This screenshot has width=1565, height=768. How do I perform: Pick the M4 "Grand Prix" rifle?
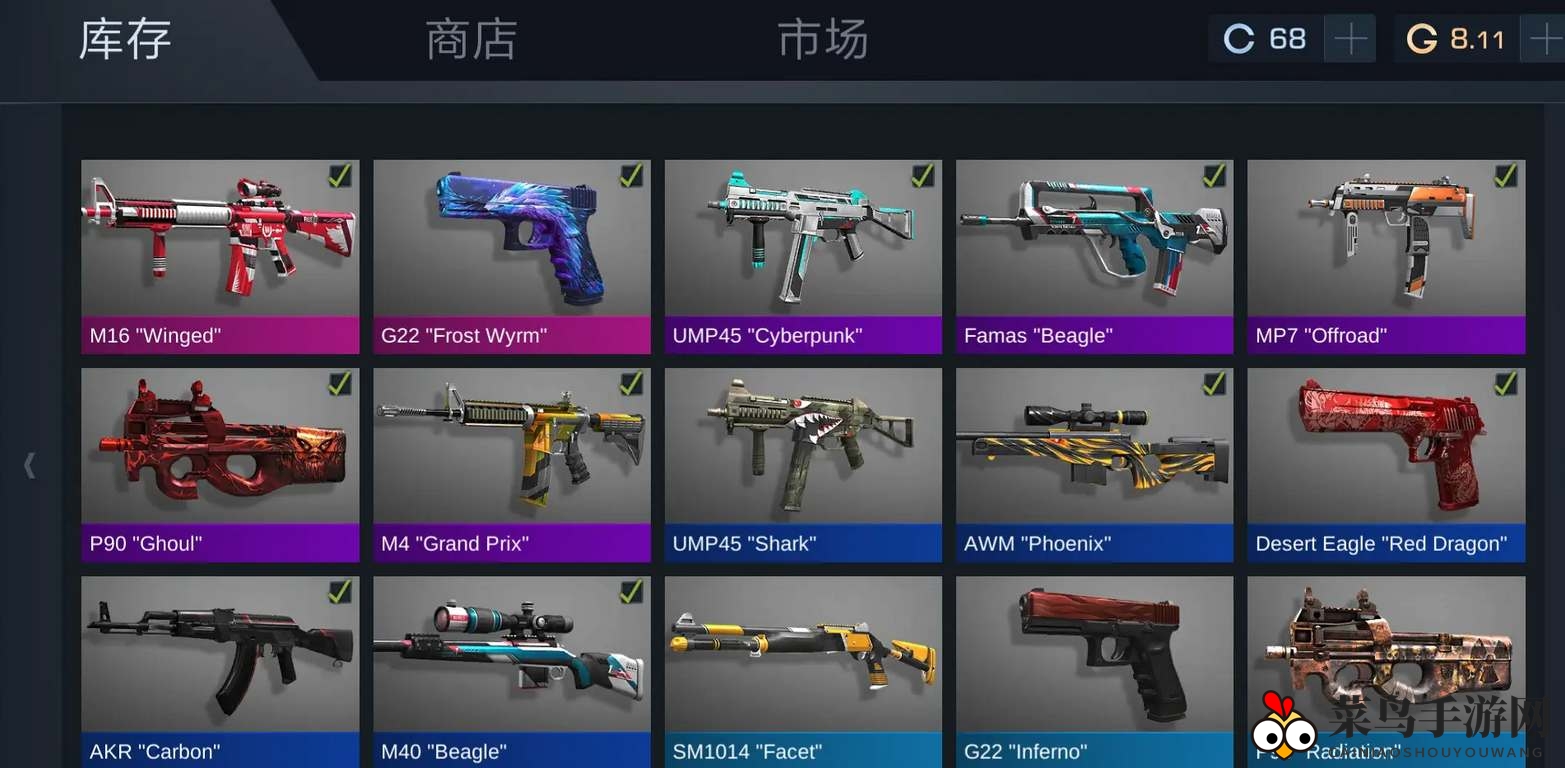(x=512, y=464)
